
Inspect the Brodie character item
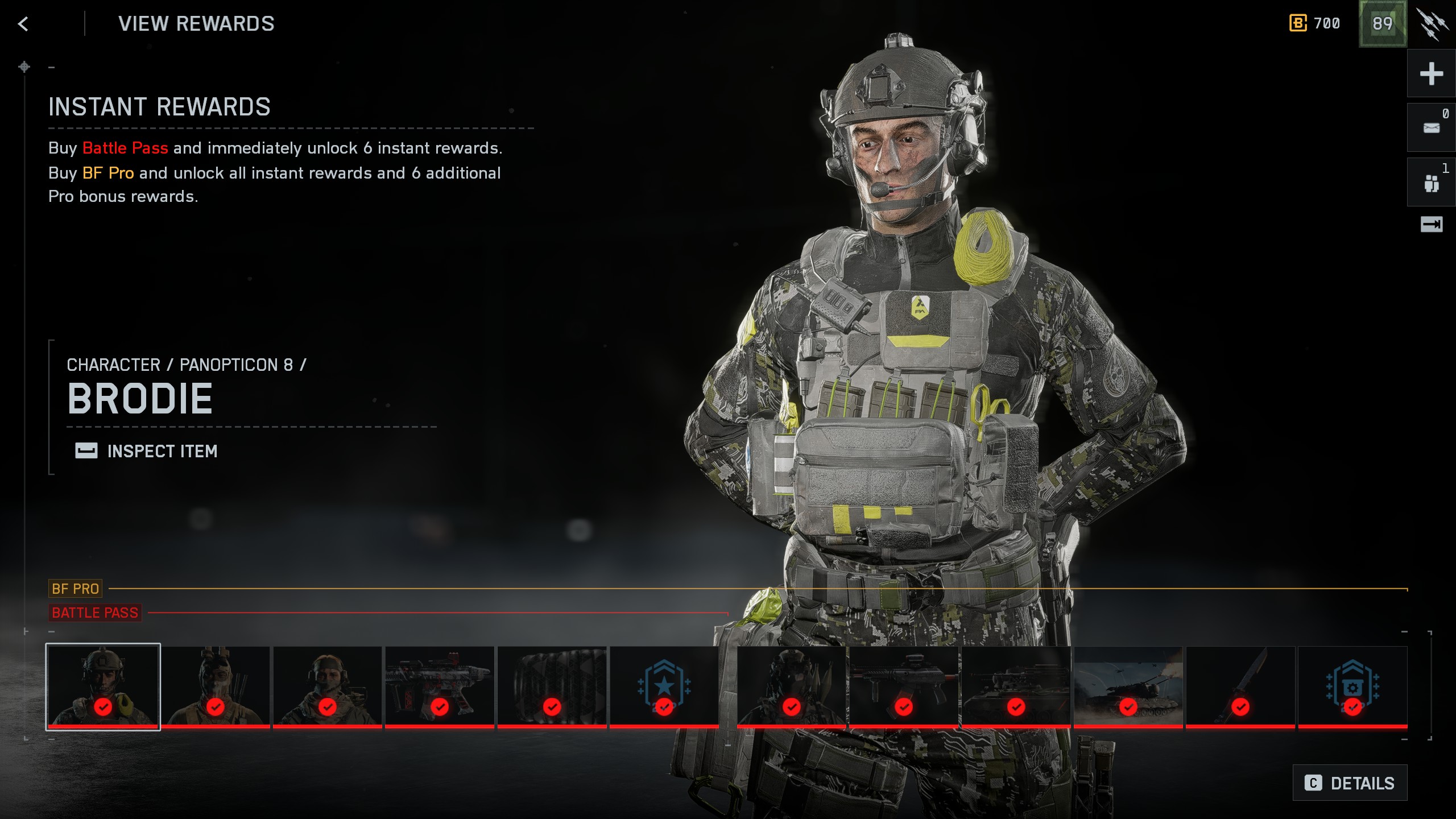[x=147, y=451]
